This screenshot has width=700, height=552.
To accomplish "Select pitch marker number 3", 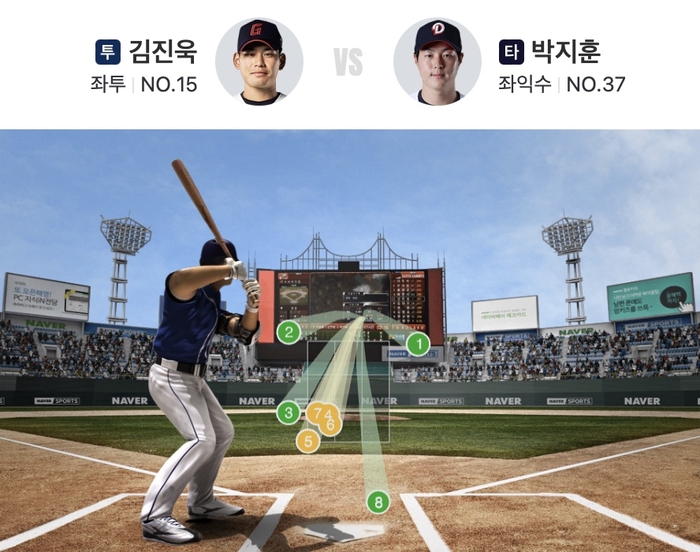I will (288, 412).
